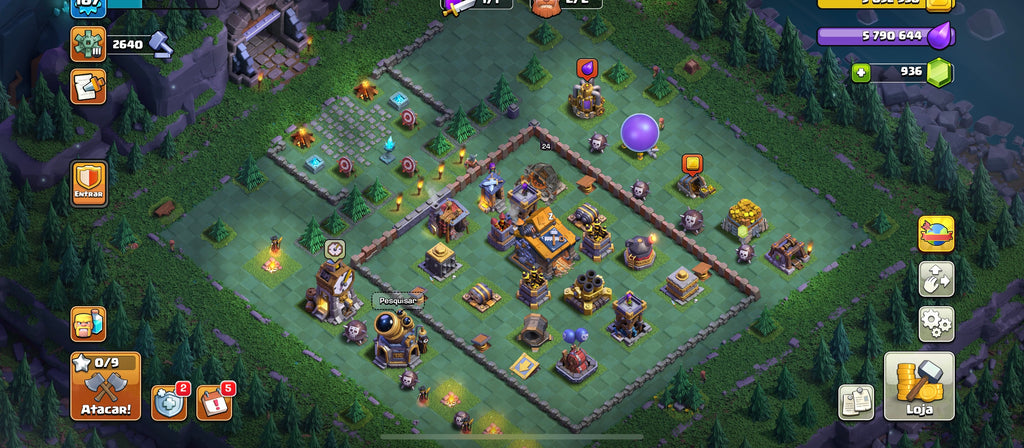Collect the gold bubble above the mine
This screenshot has height=448, width=1024.
coord(691,163)
